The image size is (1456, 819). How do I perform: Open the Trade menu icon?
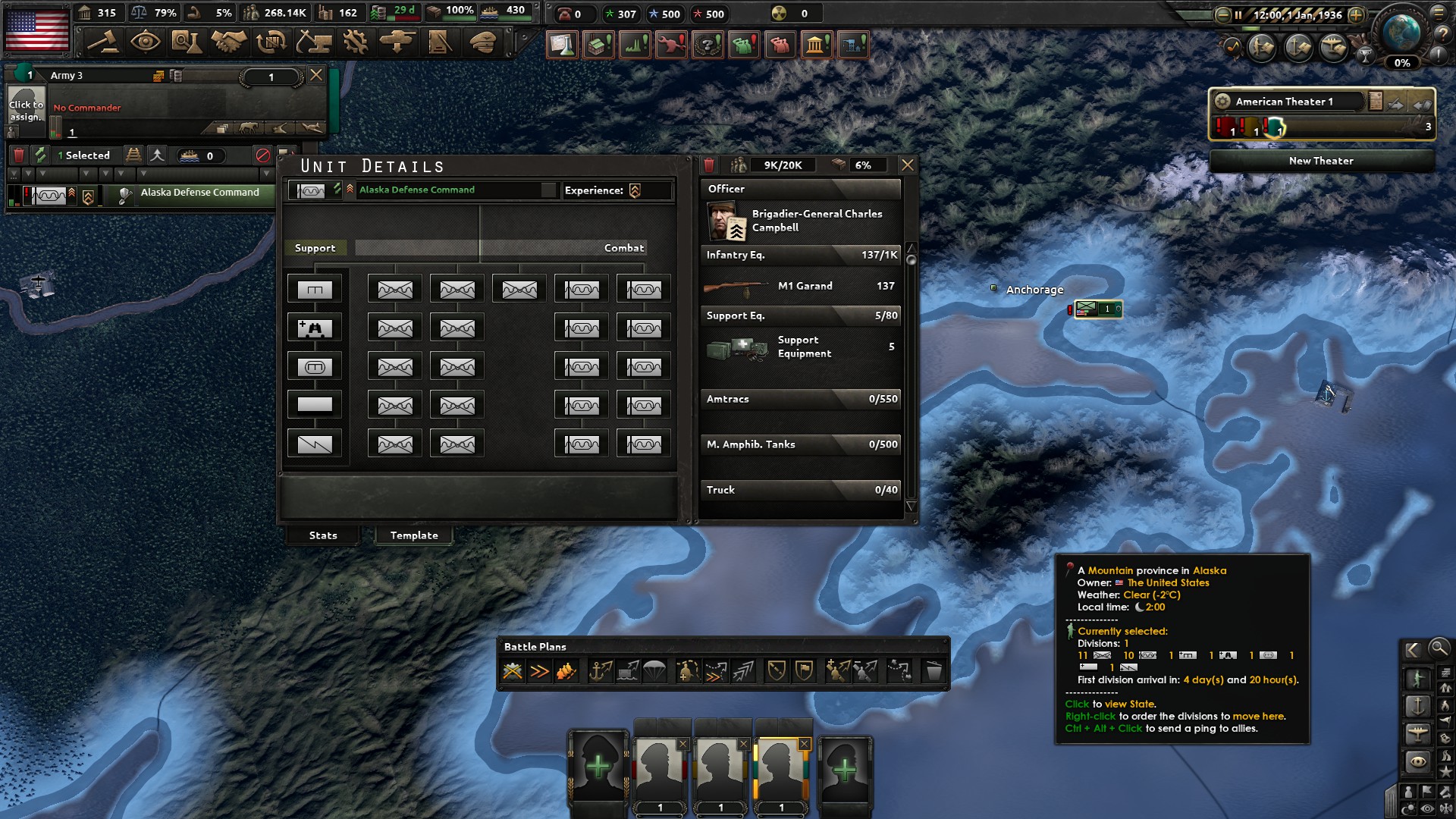point(272,43)
